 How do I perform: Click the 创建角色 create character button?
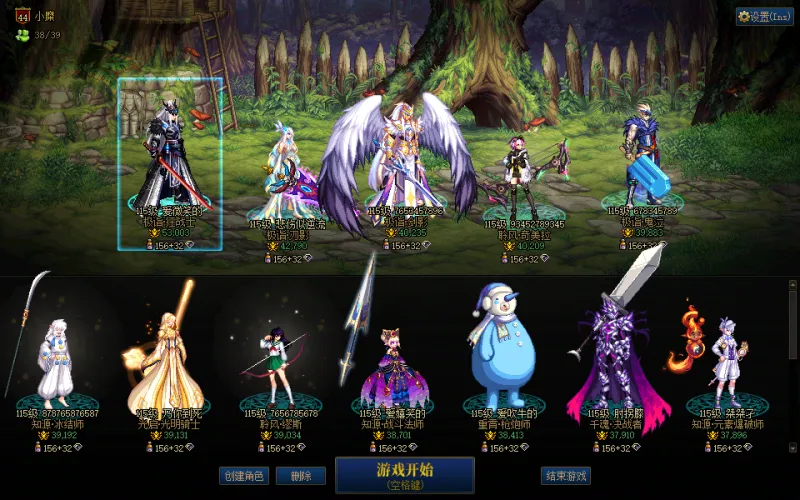[x=243, y=476]
